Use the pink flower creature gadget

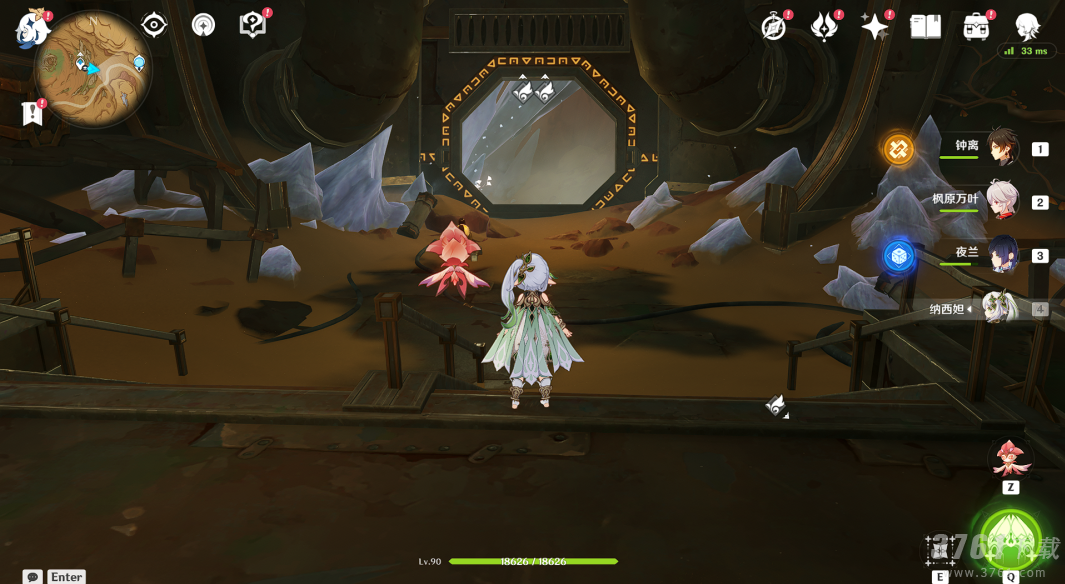coord(1010,458)
